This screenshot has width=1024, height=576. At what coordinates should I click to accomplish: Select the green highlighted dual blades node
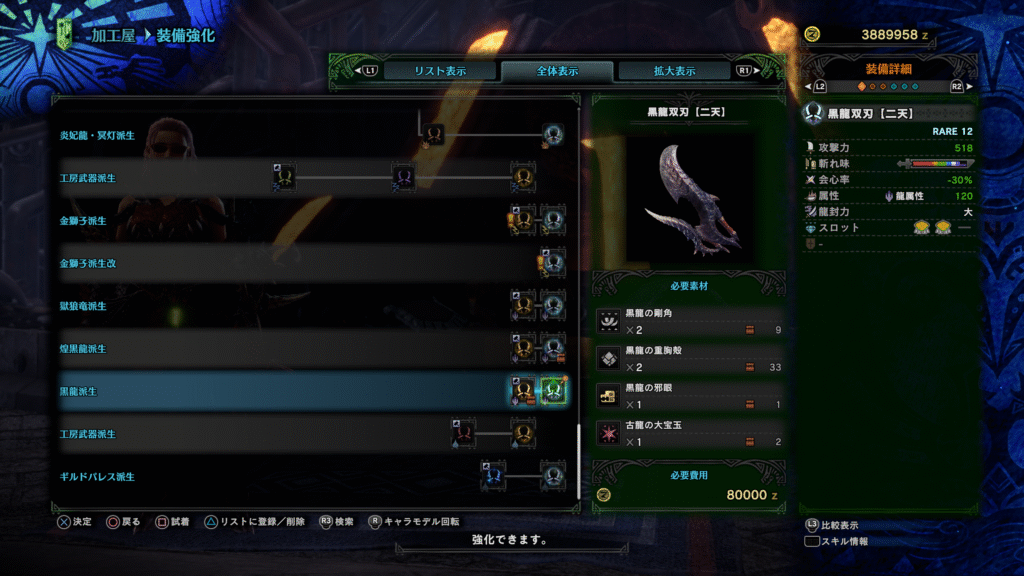[x=553, y=391]
